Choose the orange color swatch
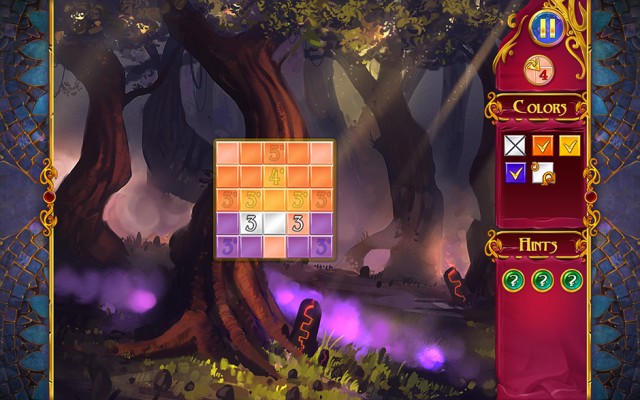Image resolution: width=640 pixels, height=400 pixels. [541, 146]
